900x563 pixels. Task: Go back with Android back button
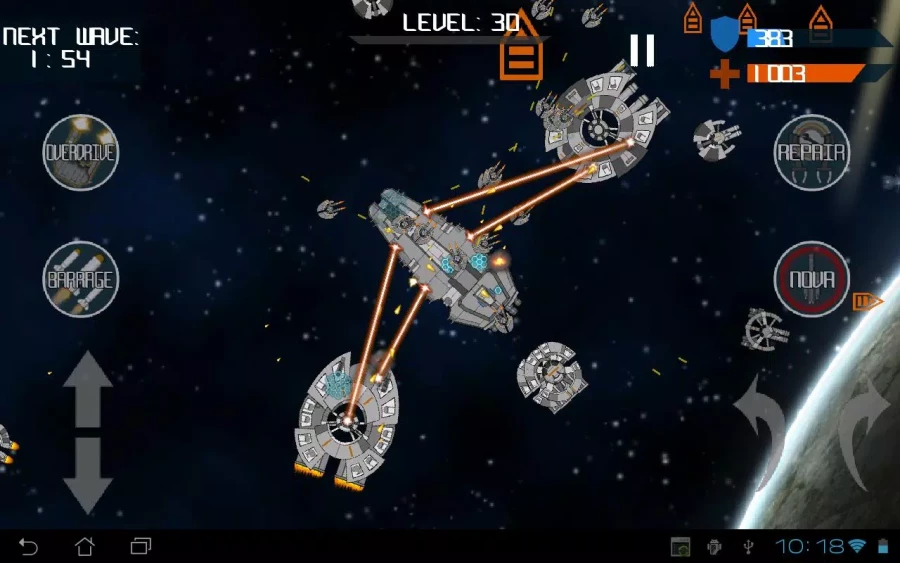coord(29,546)
